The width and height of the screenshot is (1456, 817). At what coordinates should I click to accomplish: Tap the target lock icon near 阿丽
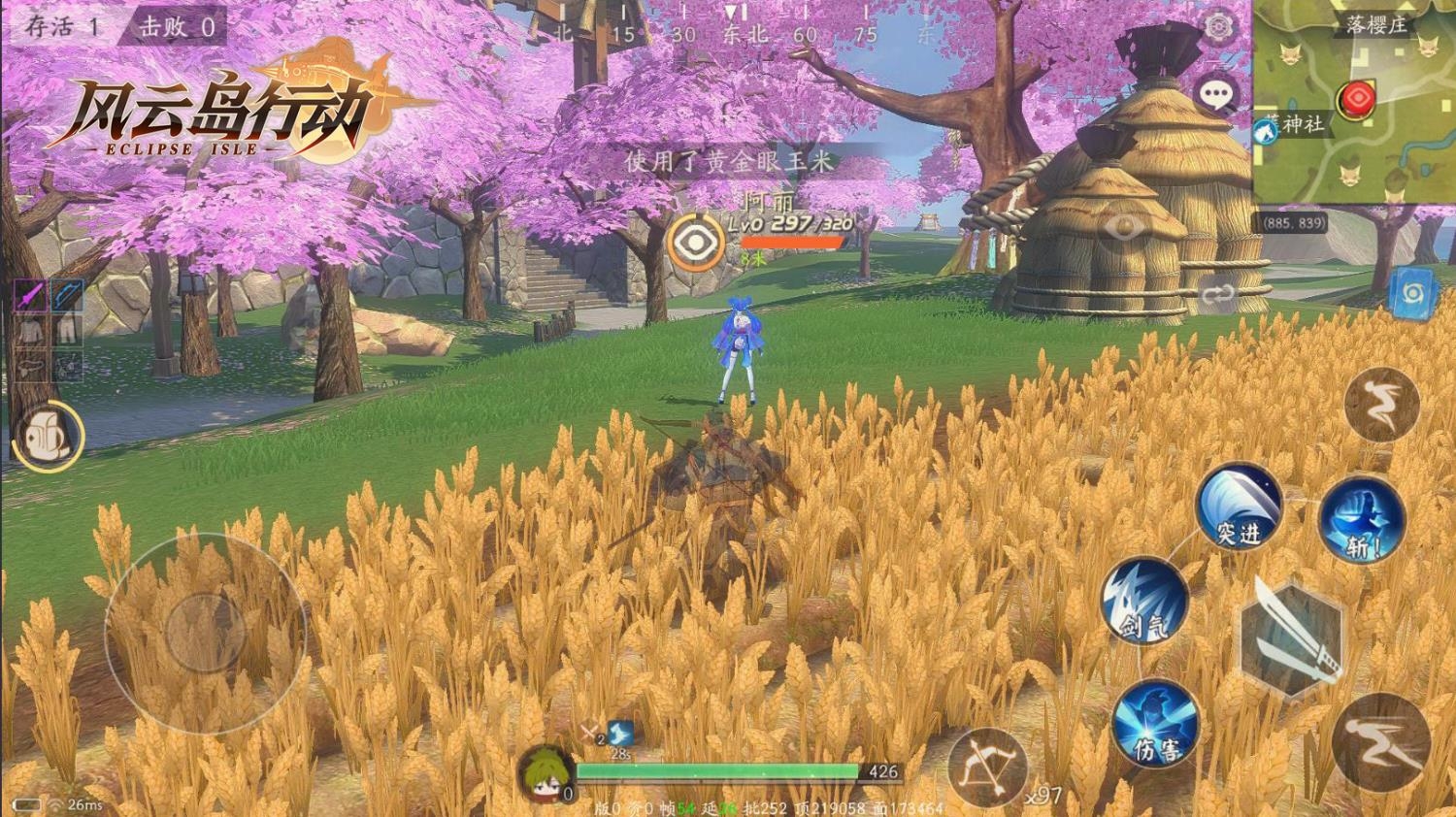click(695, 242)
